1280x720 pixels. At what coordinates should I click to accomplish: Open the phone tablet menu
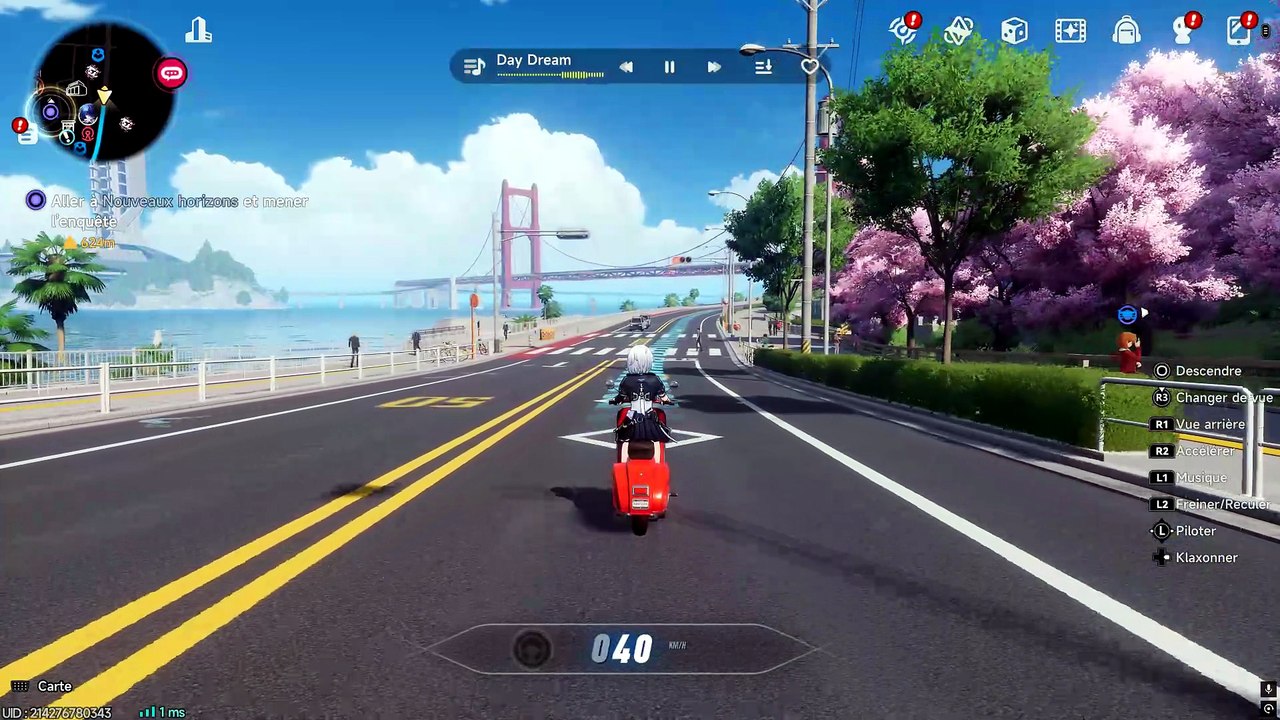point(1239,30)
